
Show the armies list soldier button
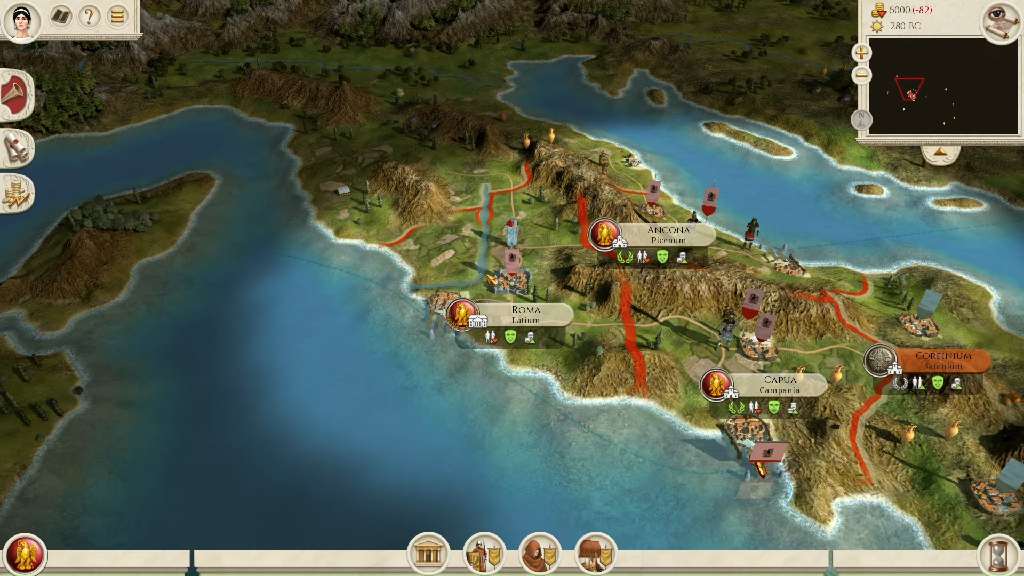tap(484, 553)
